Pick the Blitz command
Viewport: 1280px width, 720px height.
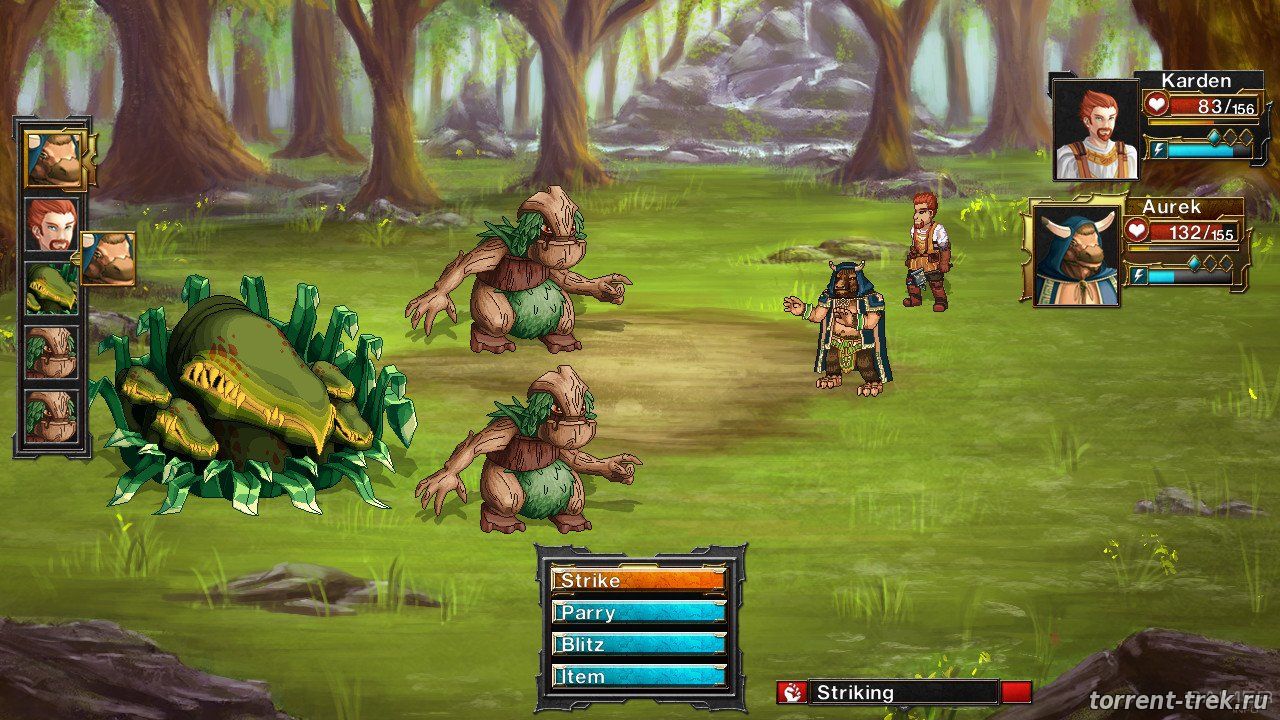tap(638, 644)
